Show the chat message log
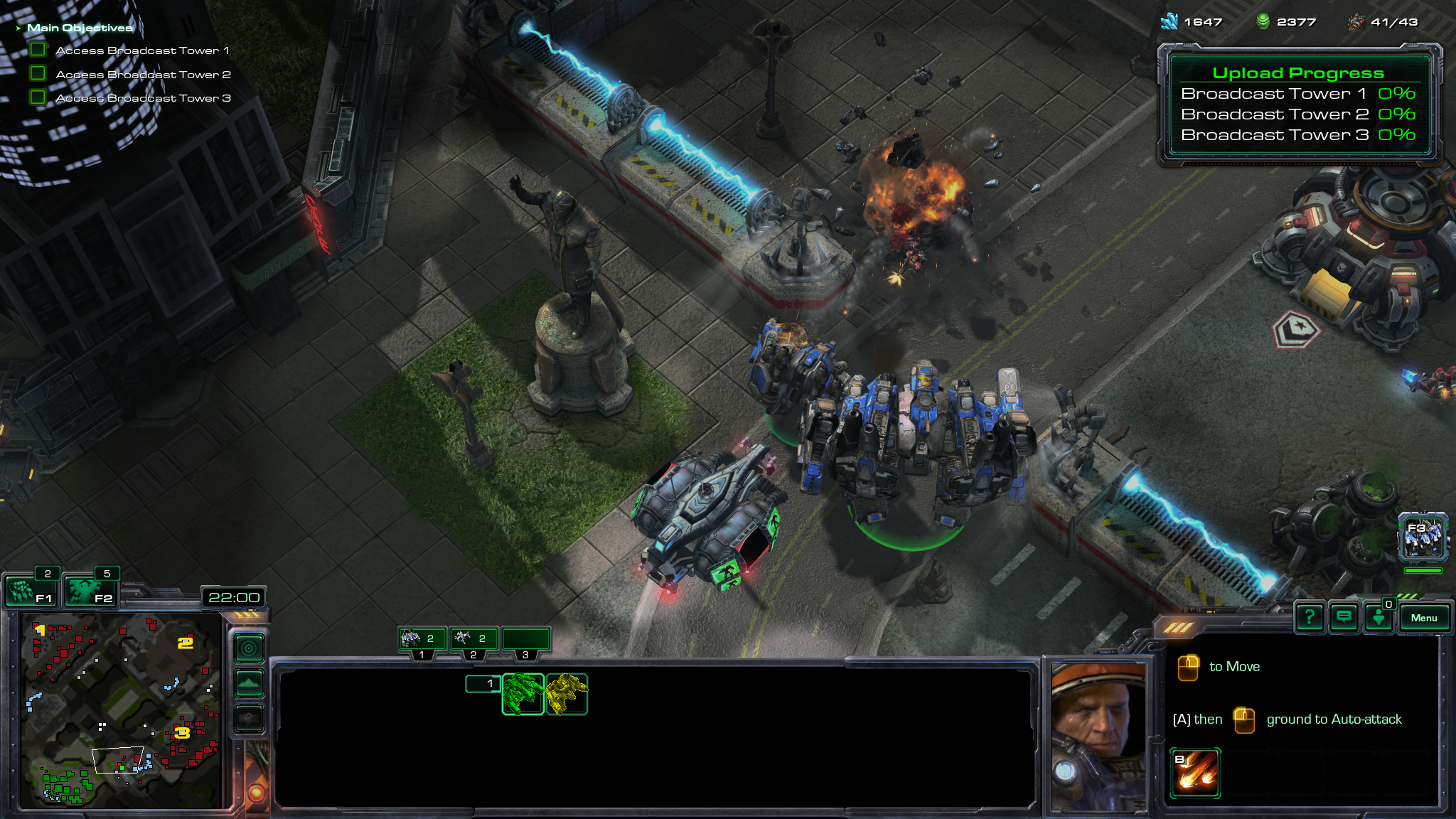Viewport: 1456px width, 819px height. pos(1343,618)
